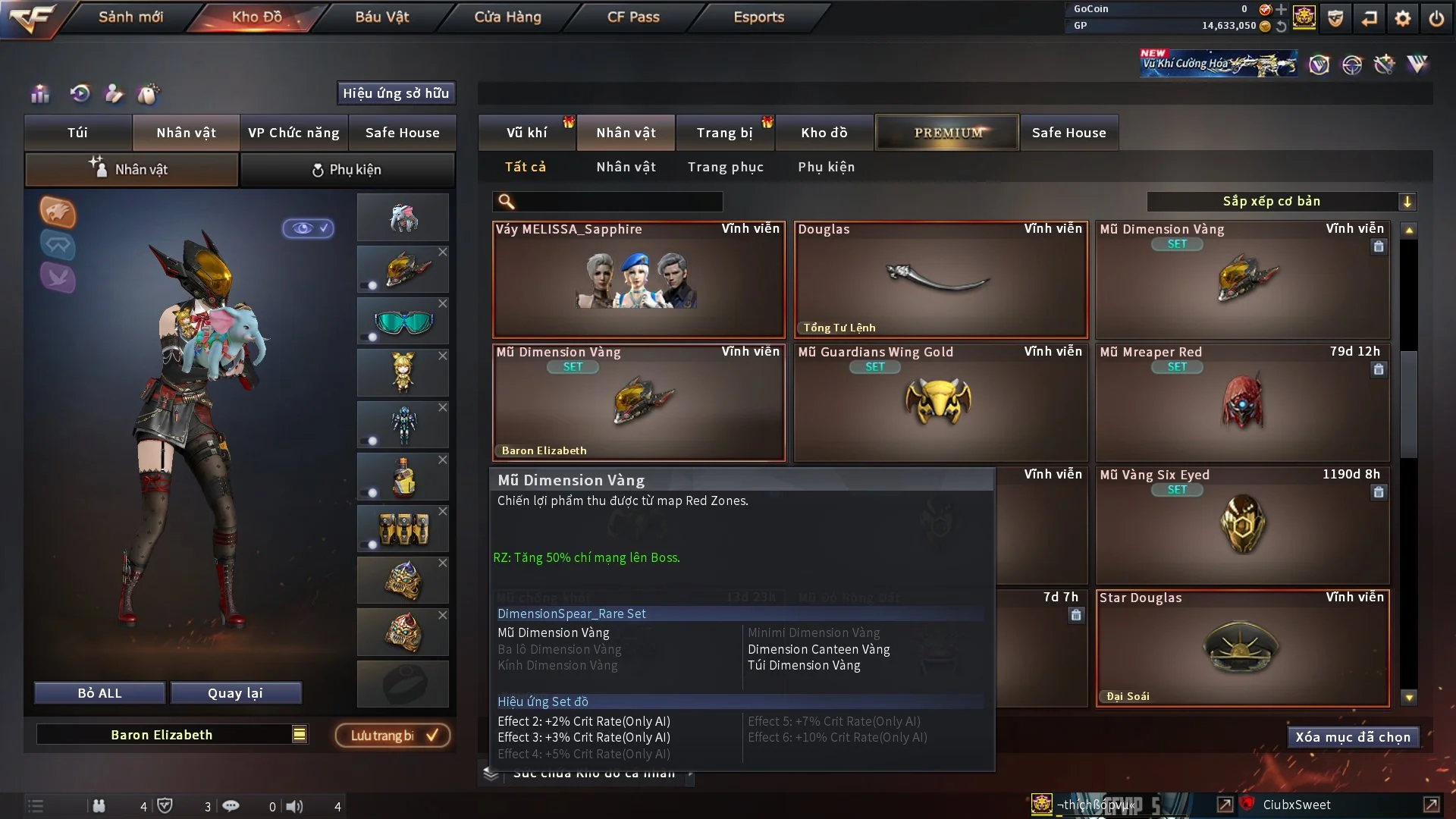Screen dimensions: 1456x819
Task: Click the inventory search field
Action: [618, 201]
